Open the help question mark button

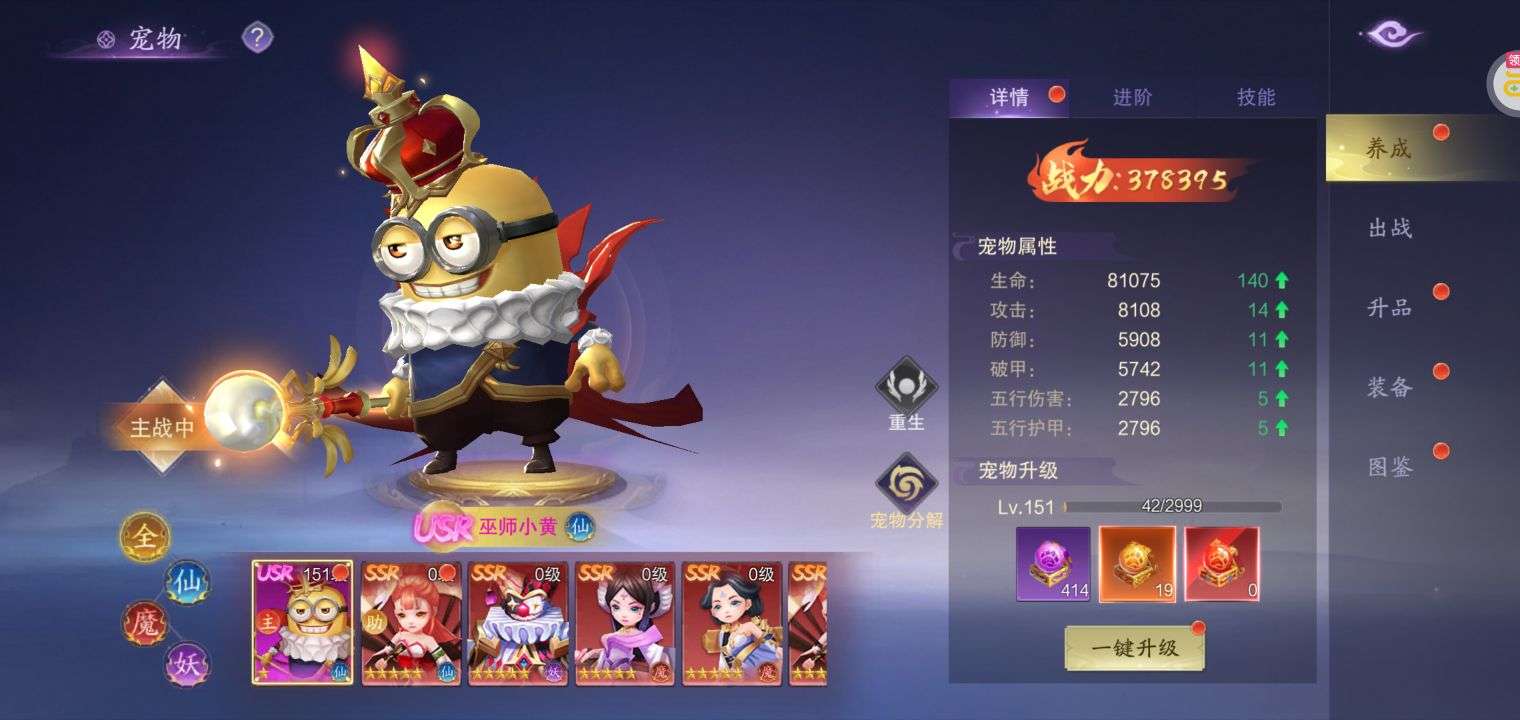257,38
